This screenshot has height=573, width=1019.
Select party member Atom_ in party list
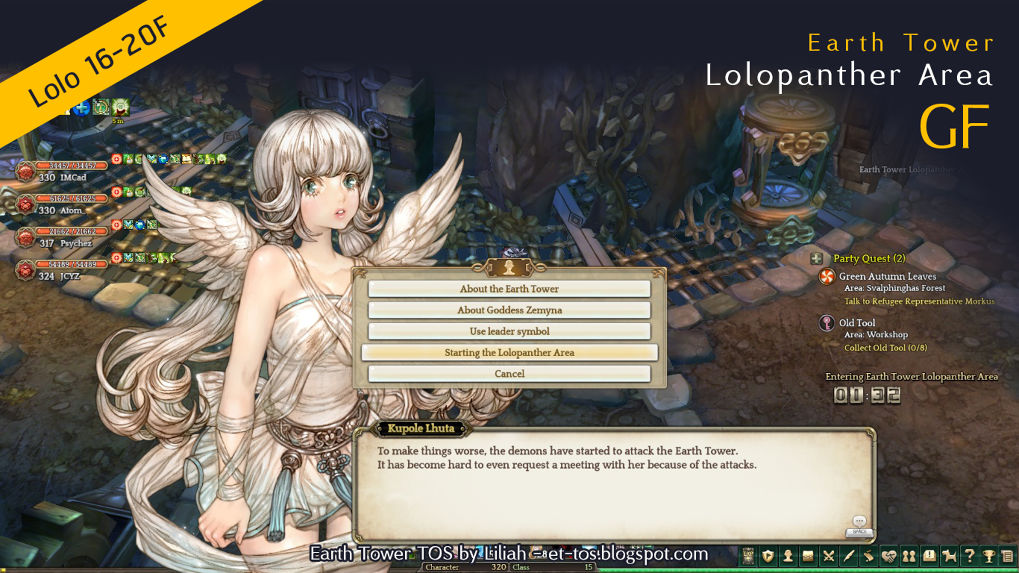click(x=25, y=203)
